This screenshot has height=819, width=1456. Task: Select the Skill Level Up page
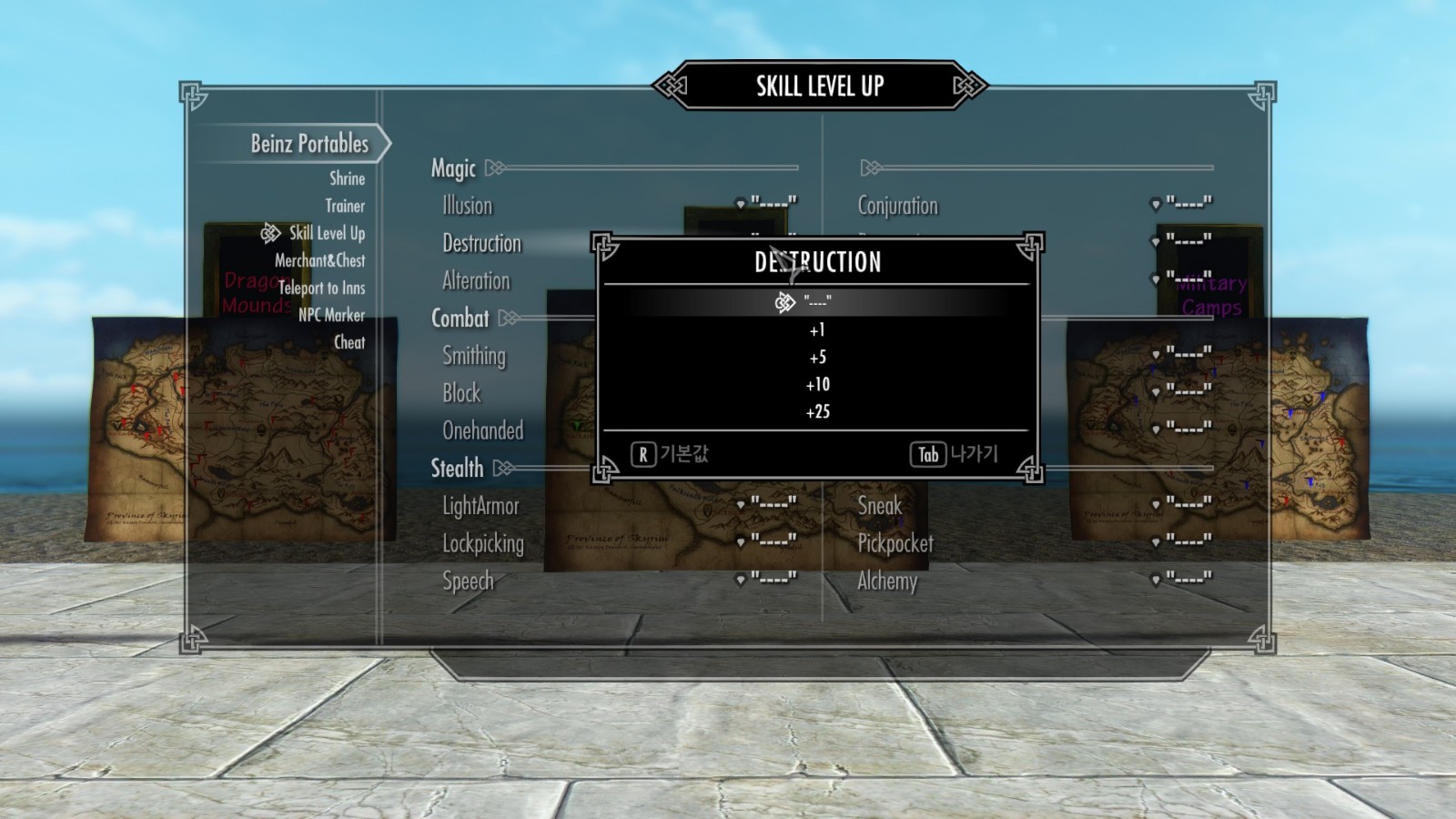327,233
